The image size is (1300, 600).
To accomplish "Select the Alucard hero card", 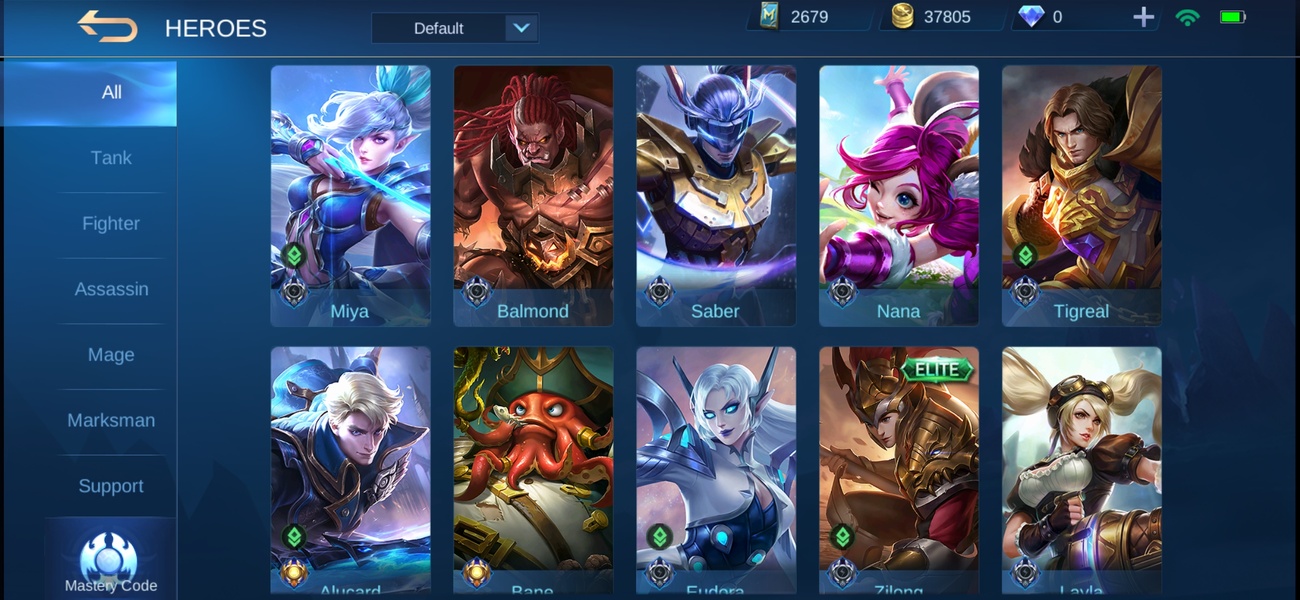I will click(x=351, y=470).
